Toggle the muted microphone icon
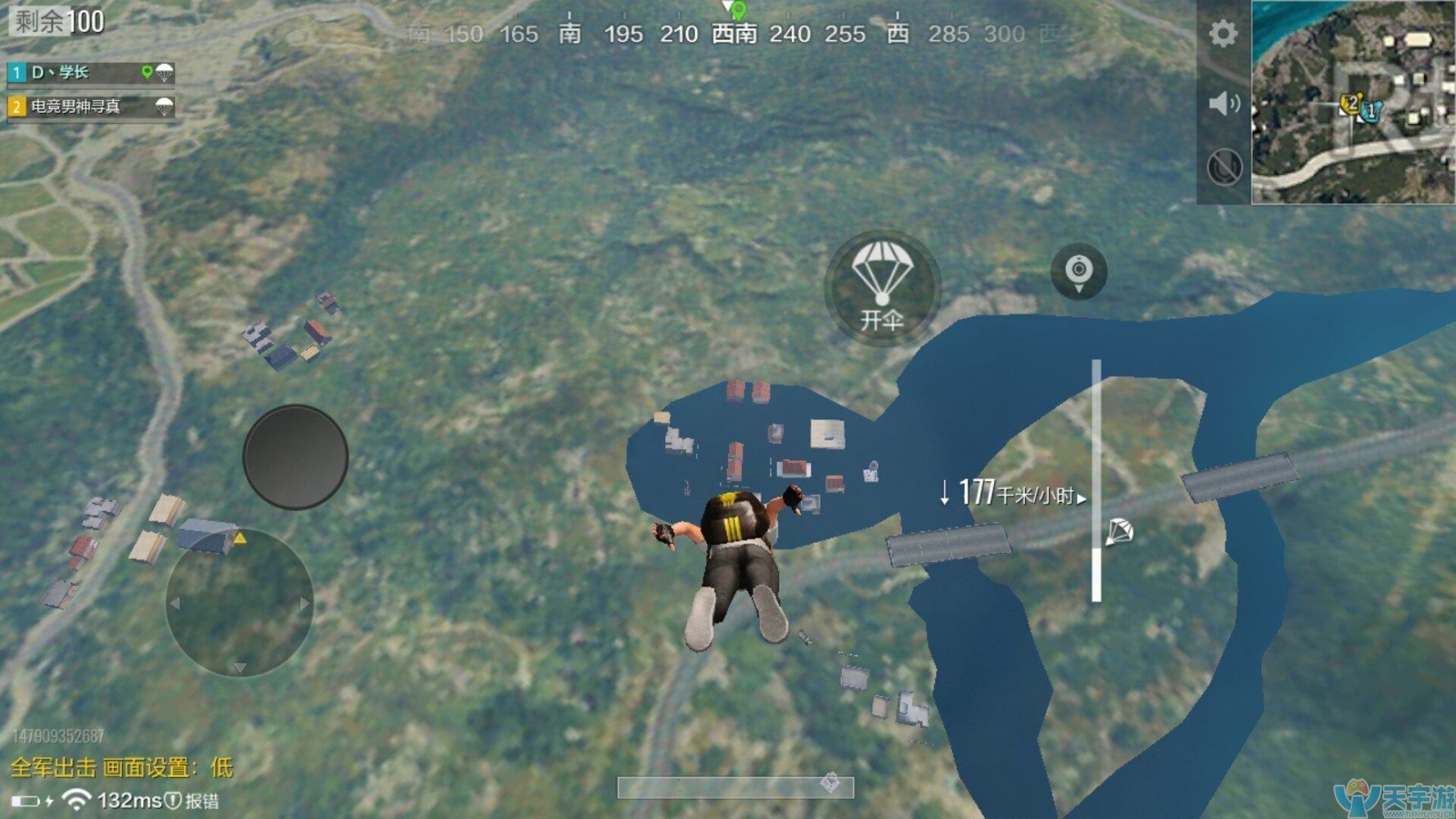1456x819 pixels. tap(1224, 168)
